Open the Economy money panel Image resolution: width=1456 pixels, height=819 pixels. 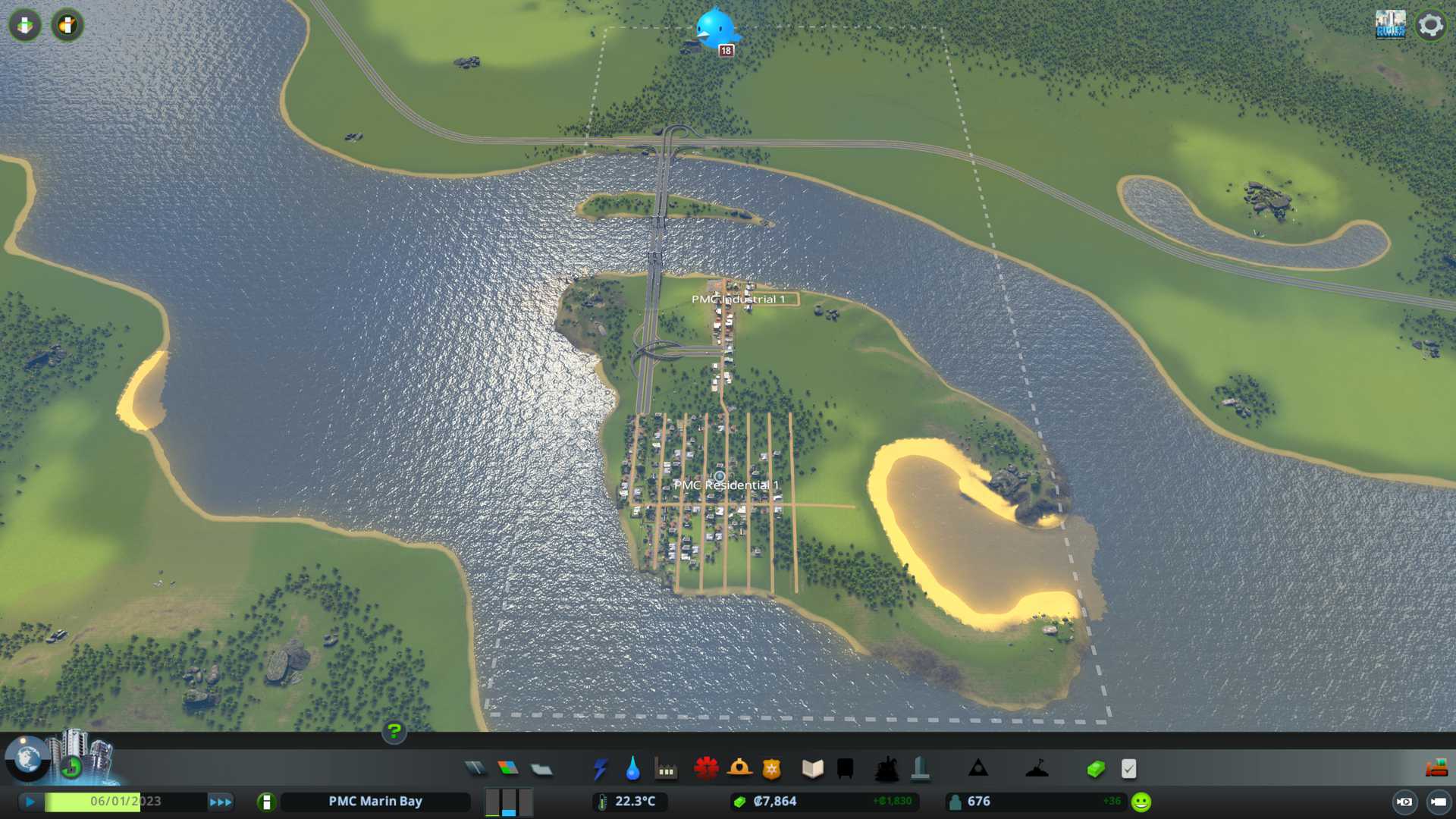(x=1096, y=769)
